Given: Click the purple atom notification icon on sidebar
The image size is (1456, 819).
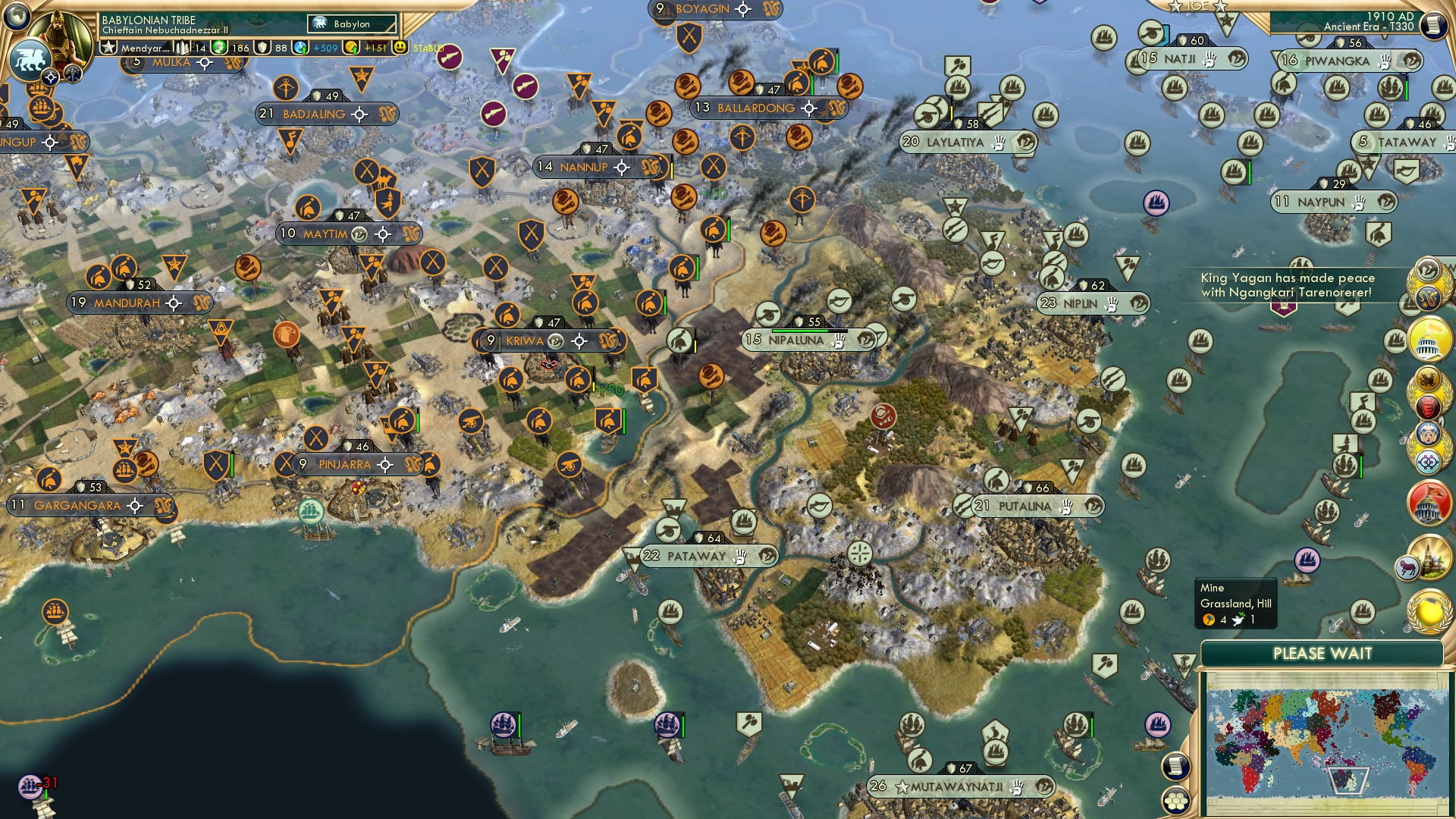Looking at the screenshot, I should 1427,461.
